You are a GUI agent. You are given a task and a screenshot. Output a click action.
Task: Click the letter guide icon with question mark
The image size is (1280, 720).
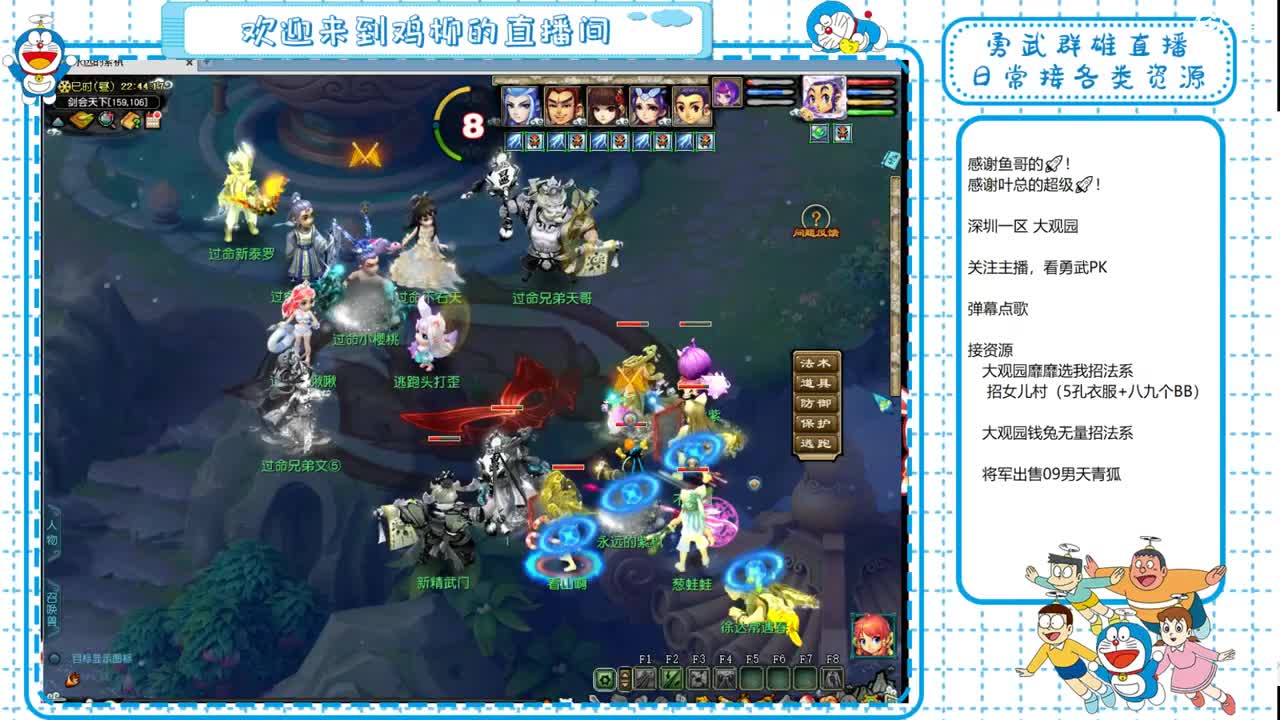[x=131, y=121]
